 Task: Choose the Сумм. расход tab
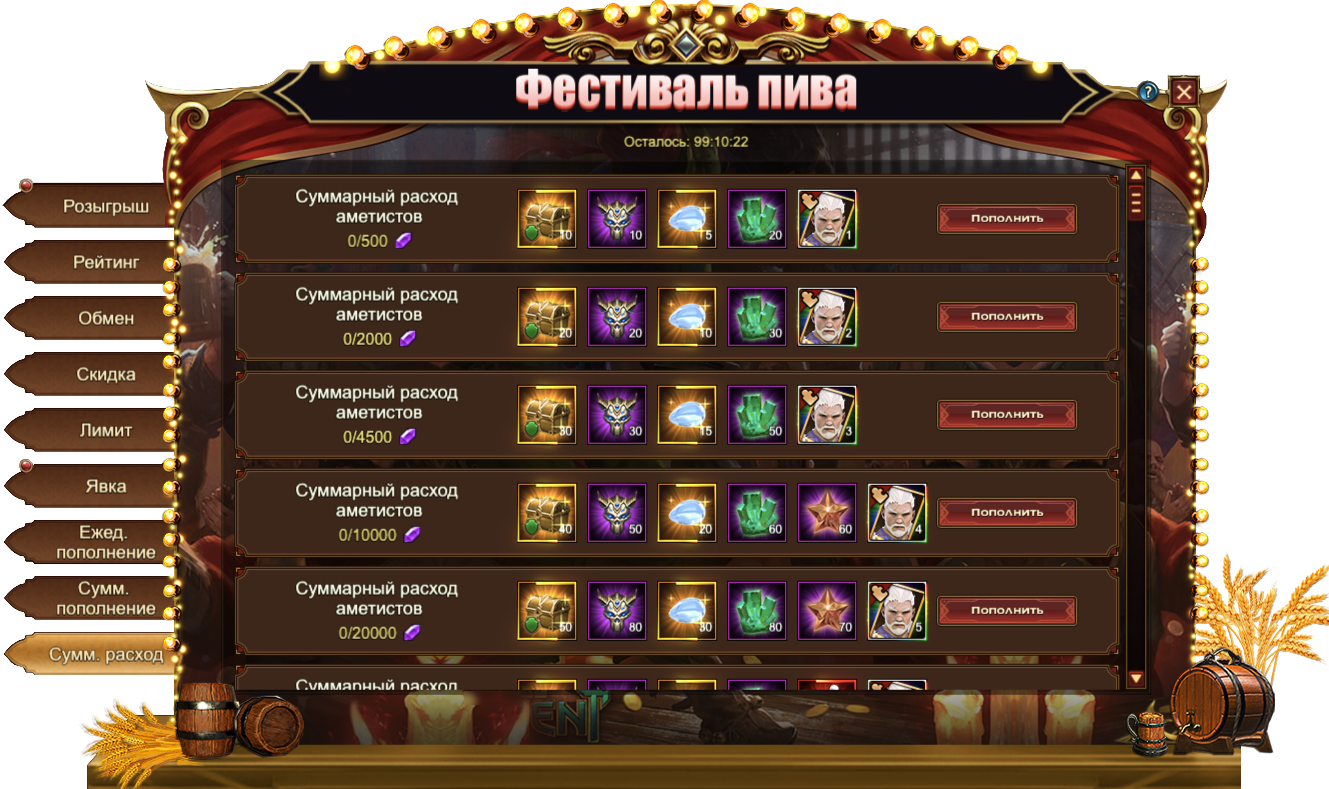coord(105,655)
